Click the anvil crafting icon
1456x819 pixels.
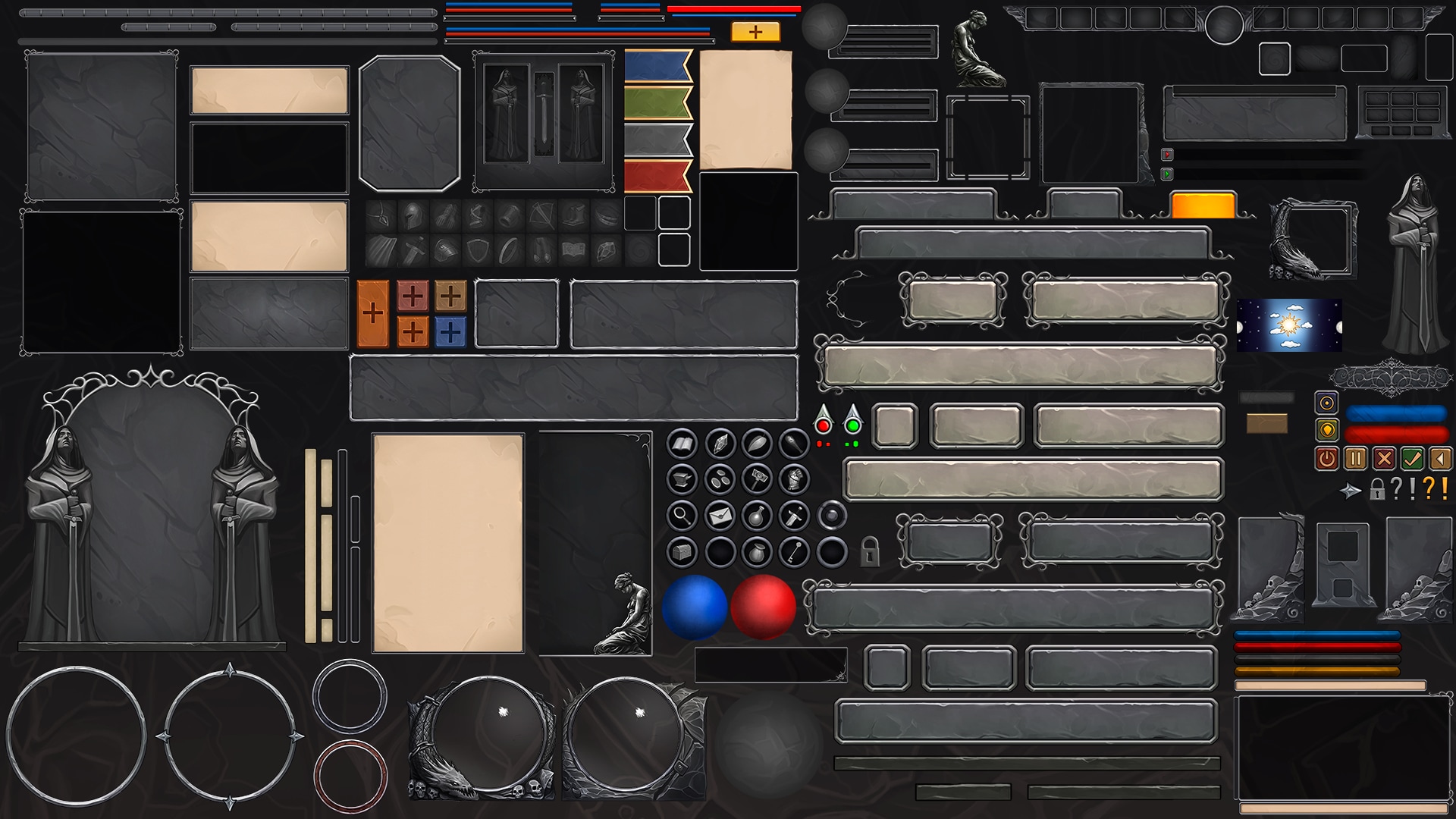(x=681, y=480)
